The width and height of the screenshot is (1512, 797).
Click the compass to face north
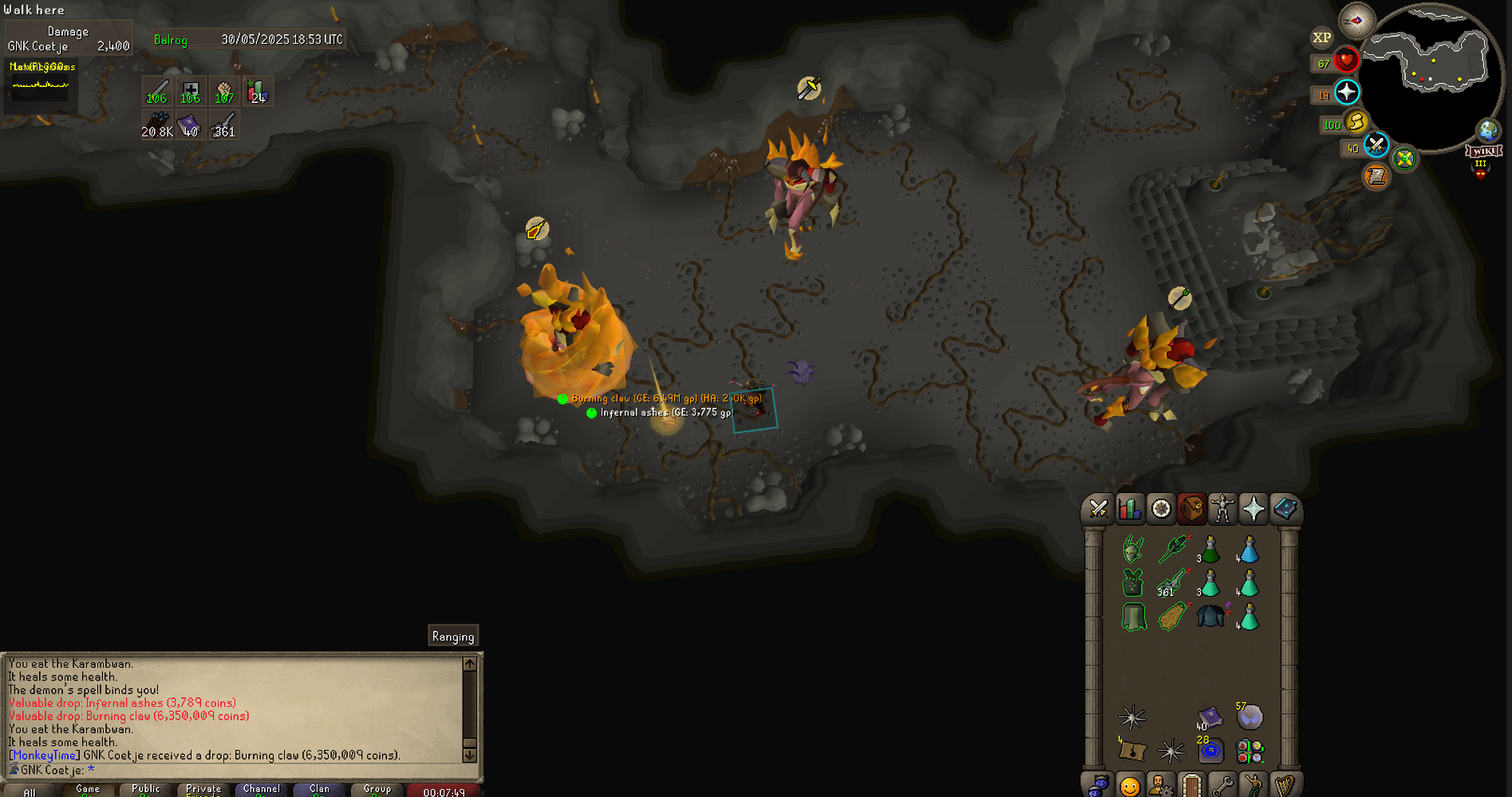pos(1356,20)
